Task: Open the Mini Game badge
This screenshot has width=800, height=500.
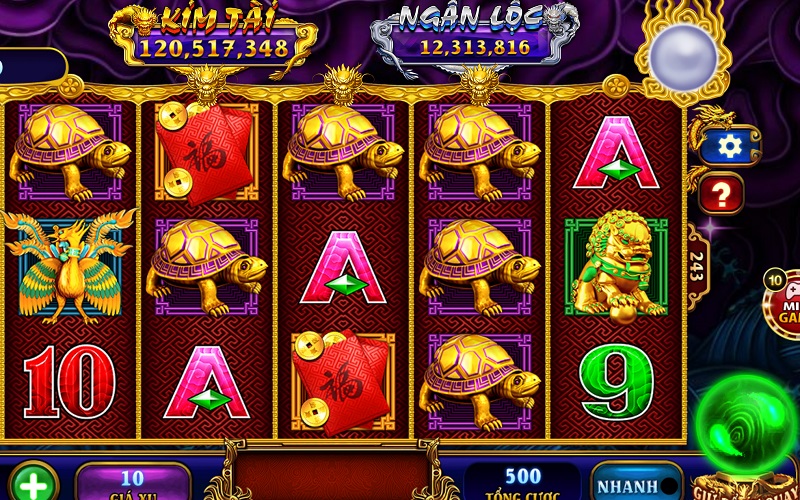Action: [x=785, y=302]
